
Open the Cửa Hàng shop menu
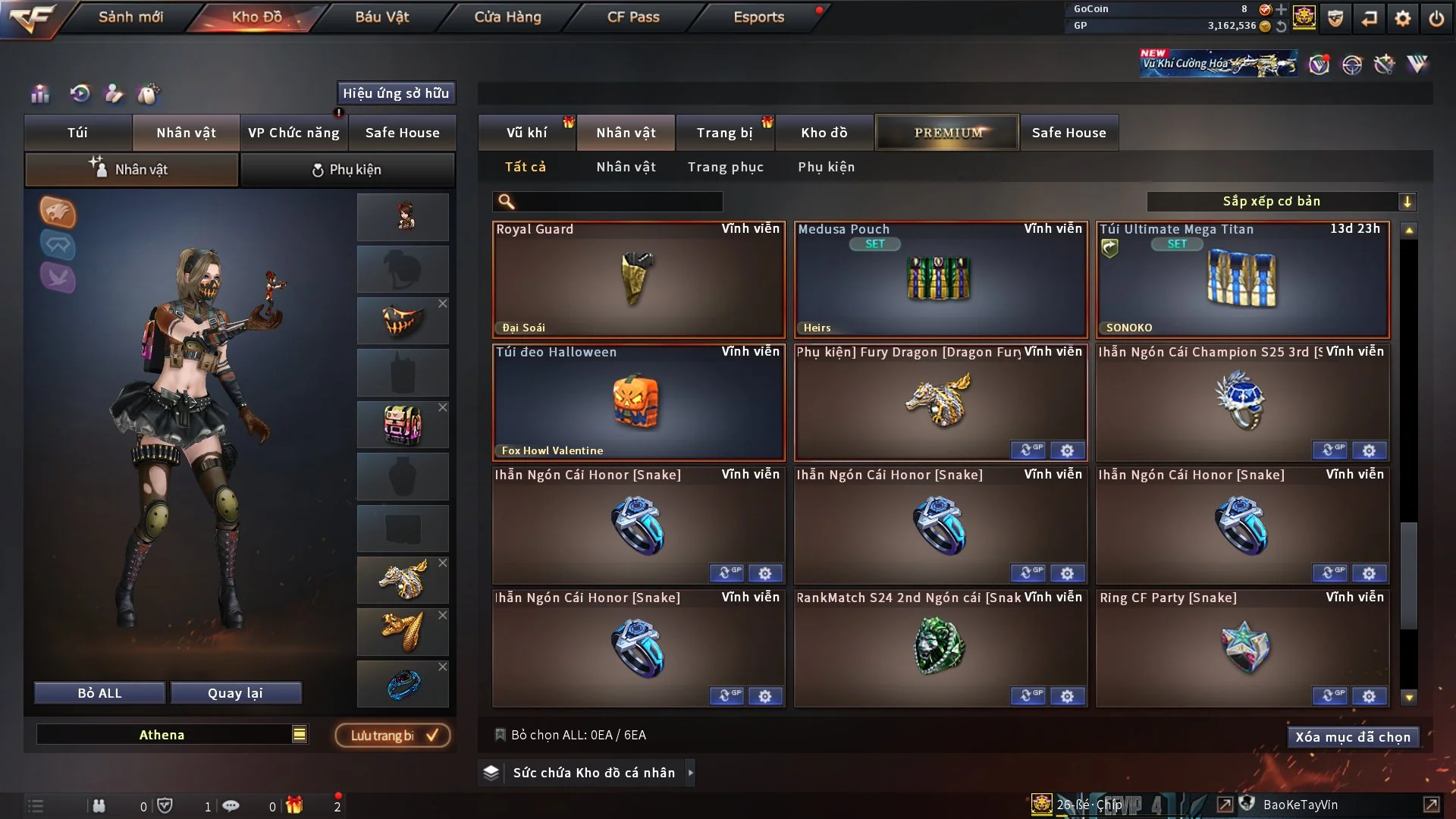[x=507, y=17]
